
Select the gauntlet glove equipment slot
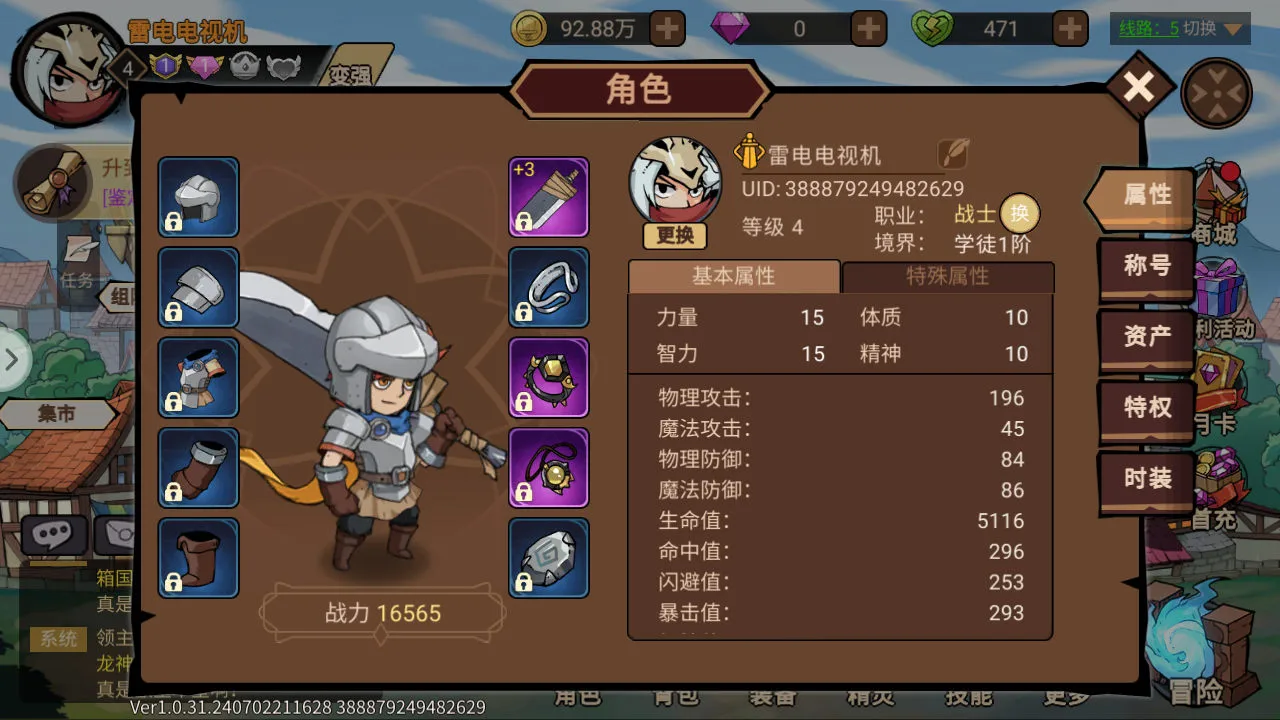tap(198, 467)
